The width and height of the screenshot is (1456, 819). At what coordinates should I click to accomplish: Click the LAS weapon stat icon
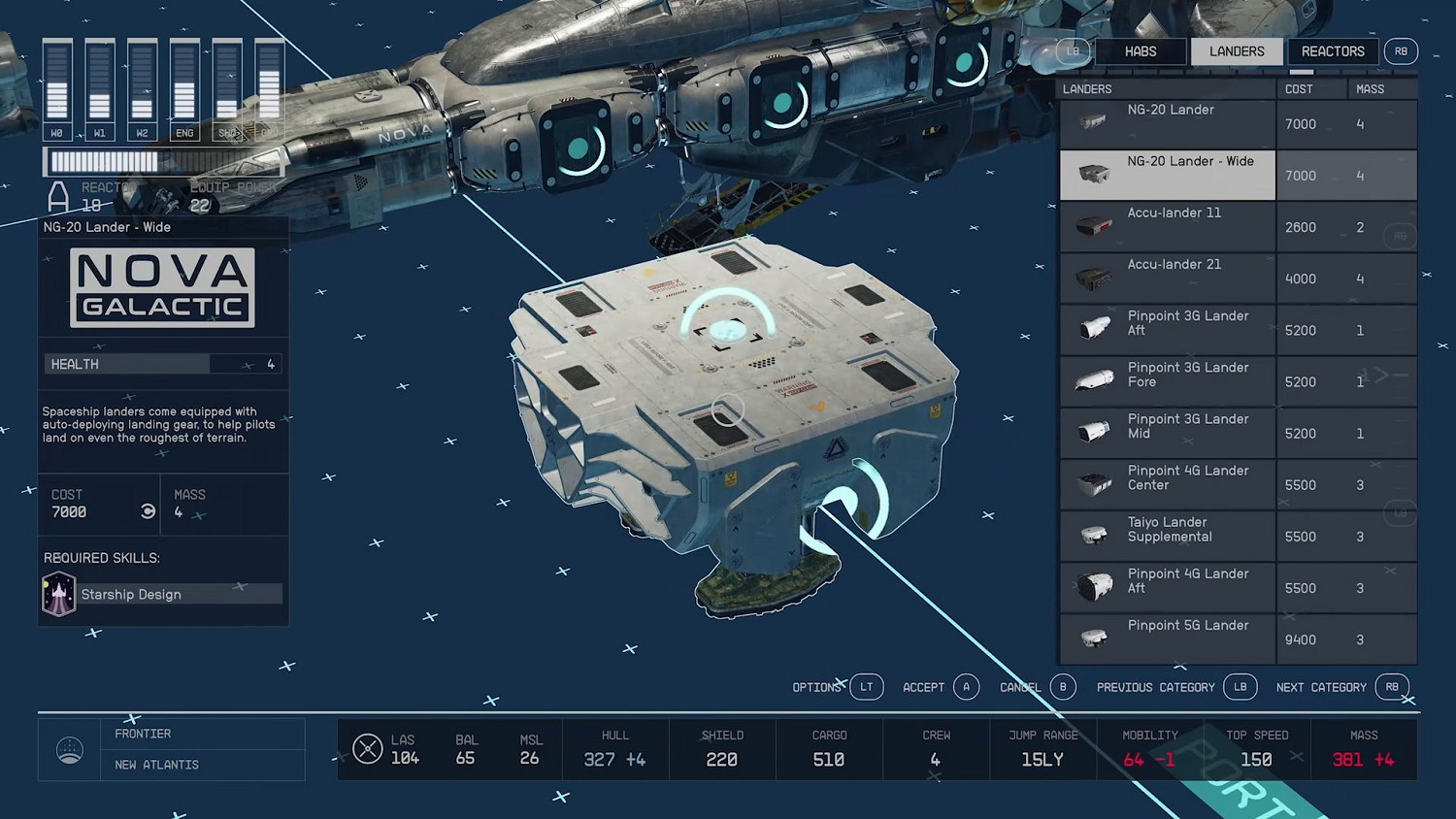click(x=368, y=748)
